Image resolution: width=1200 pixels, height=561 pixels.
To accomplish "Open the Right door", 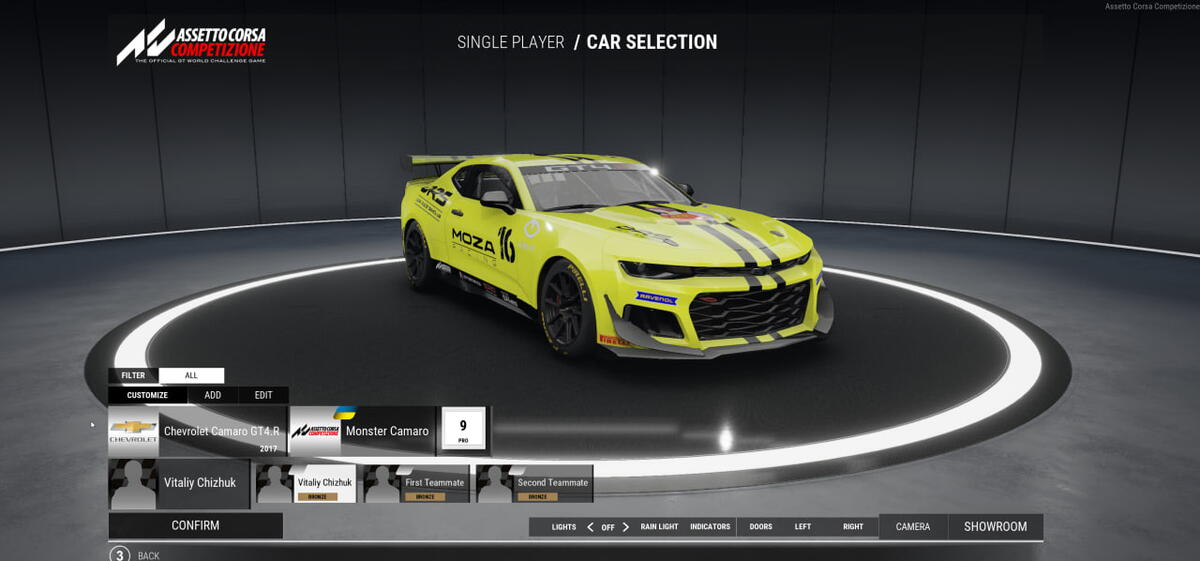I will tap(853, 527).
